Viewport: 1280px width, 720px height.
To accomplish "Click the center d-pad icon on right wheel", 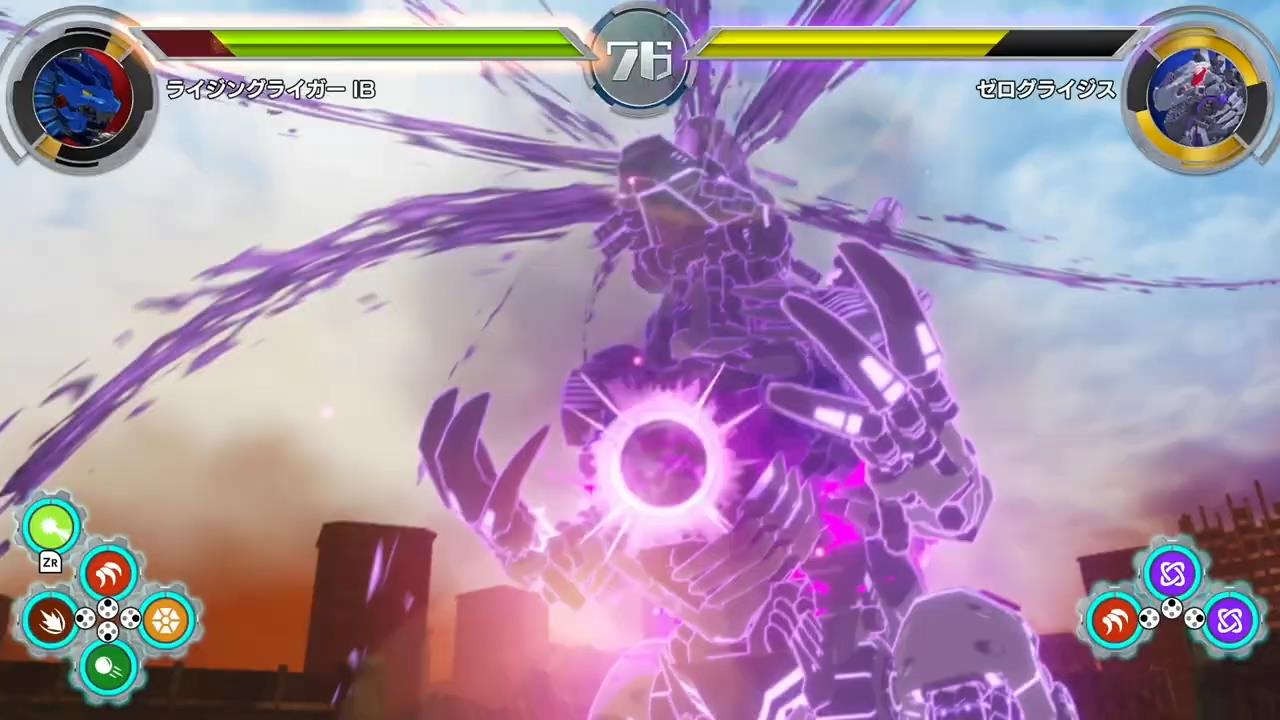I will point(1172,607).
